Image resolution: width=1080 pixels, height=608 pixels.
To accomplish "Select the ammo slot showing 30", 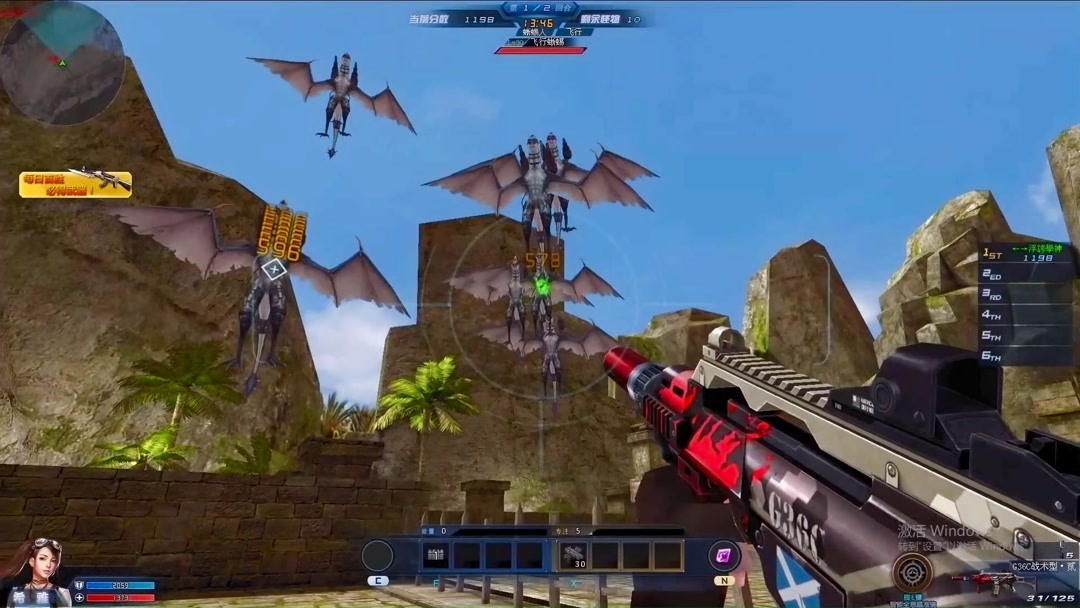I will [x=574, y=556].
